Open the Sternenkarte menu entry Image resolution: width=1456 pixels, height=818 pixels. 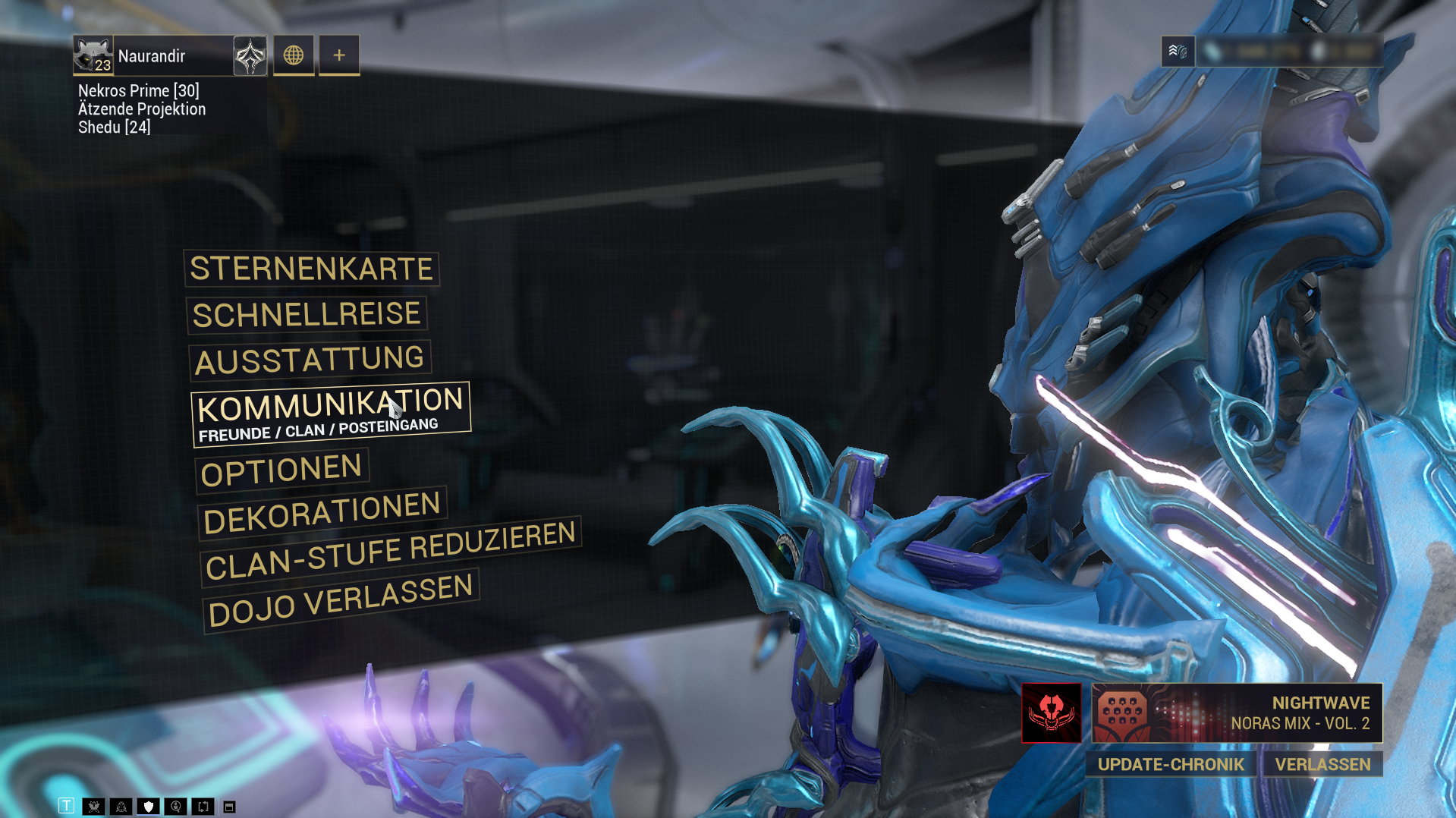click(311, 269)
